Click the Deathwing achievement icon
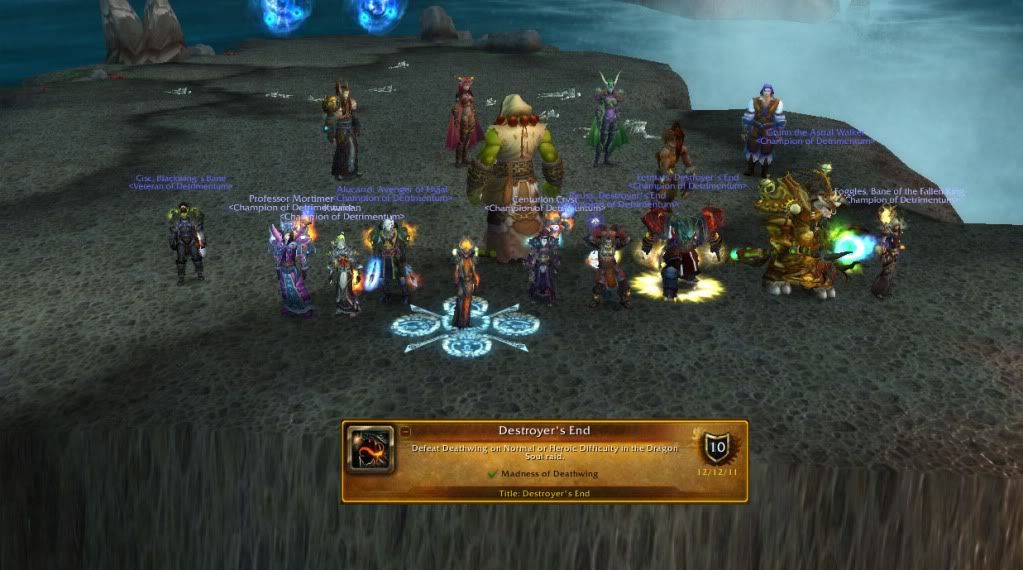 point(370,450)
